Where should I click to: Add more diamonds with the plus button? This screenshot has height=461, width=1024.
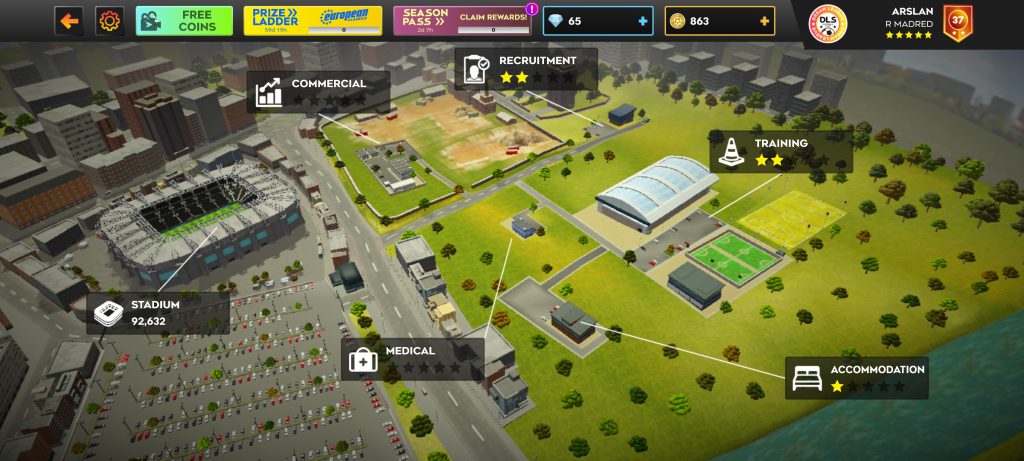pos(641,21)
